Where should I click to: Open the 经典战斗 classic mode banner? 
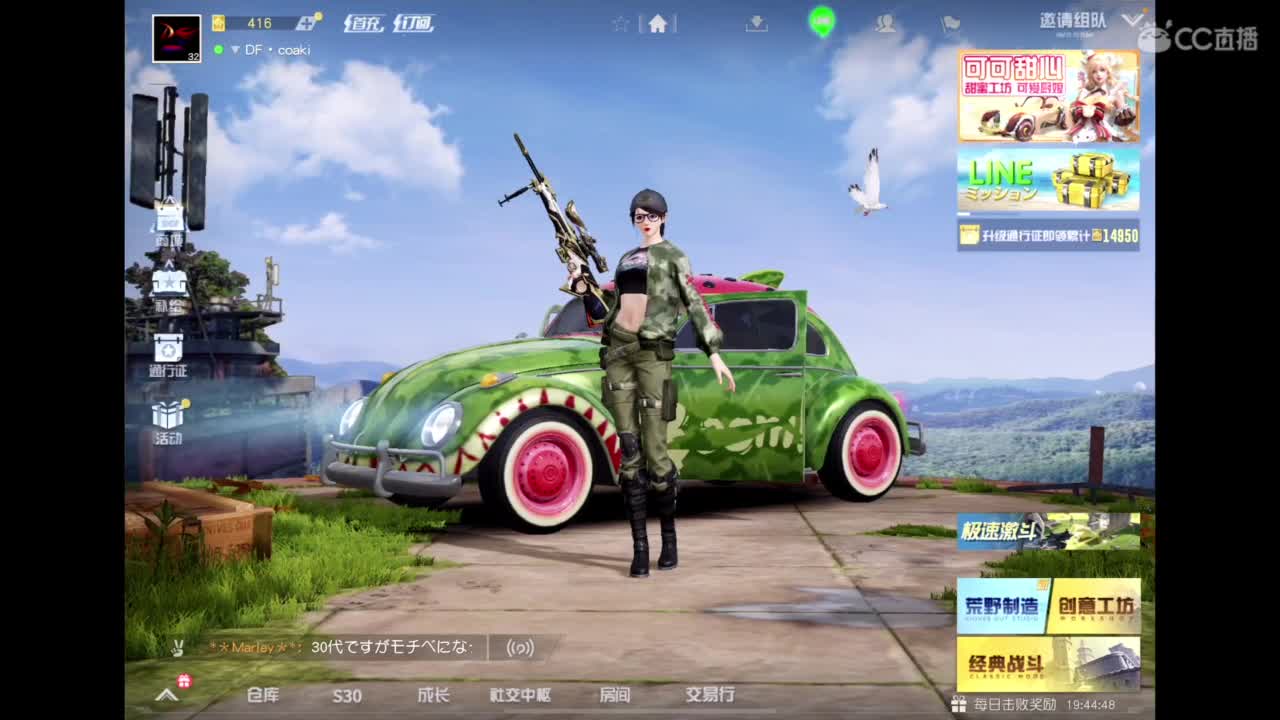tap(1046, 663)
